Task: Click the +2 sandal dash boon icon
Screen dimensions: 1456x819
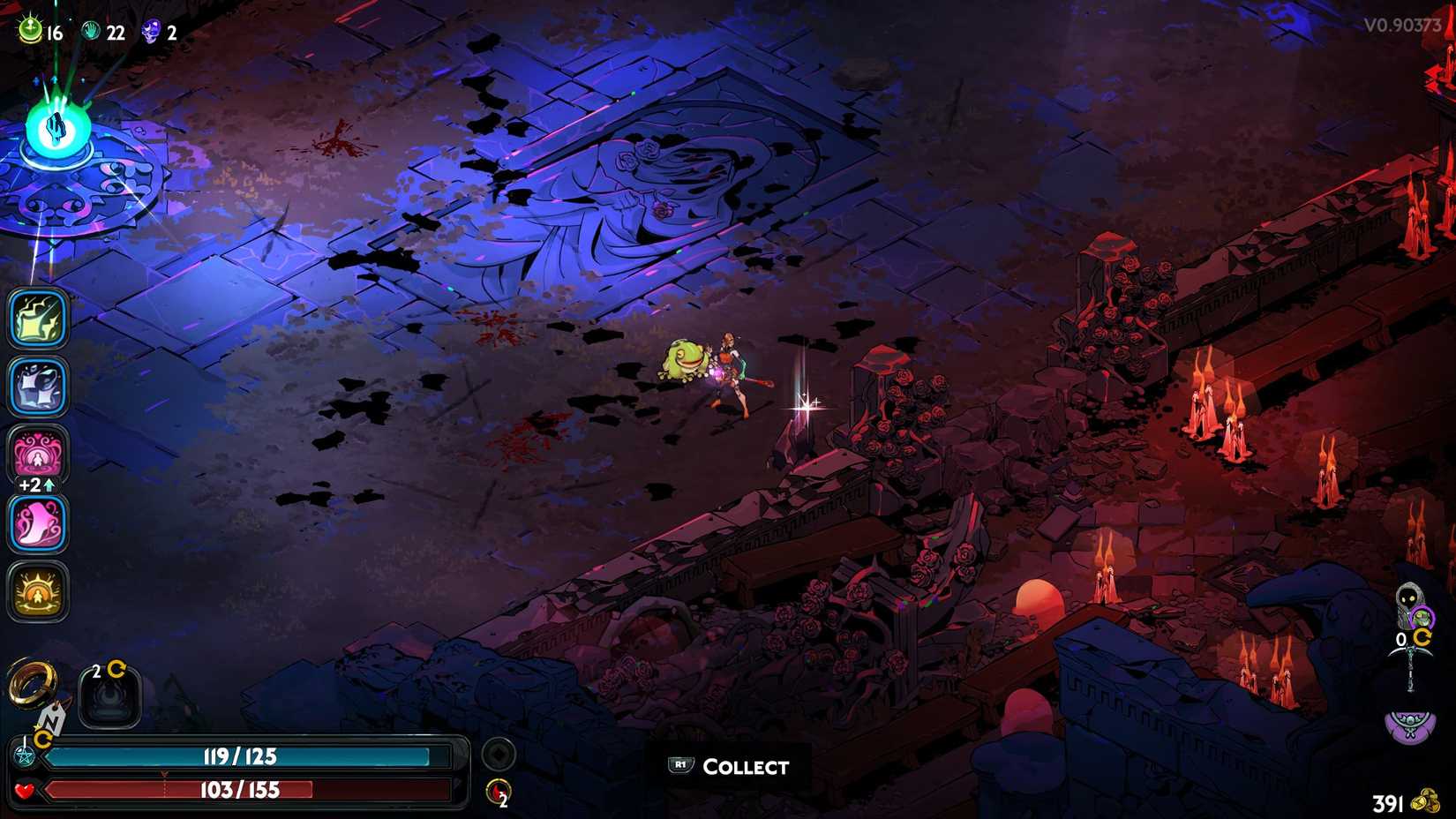Action: pyautogui.click(x=38, y=521)
